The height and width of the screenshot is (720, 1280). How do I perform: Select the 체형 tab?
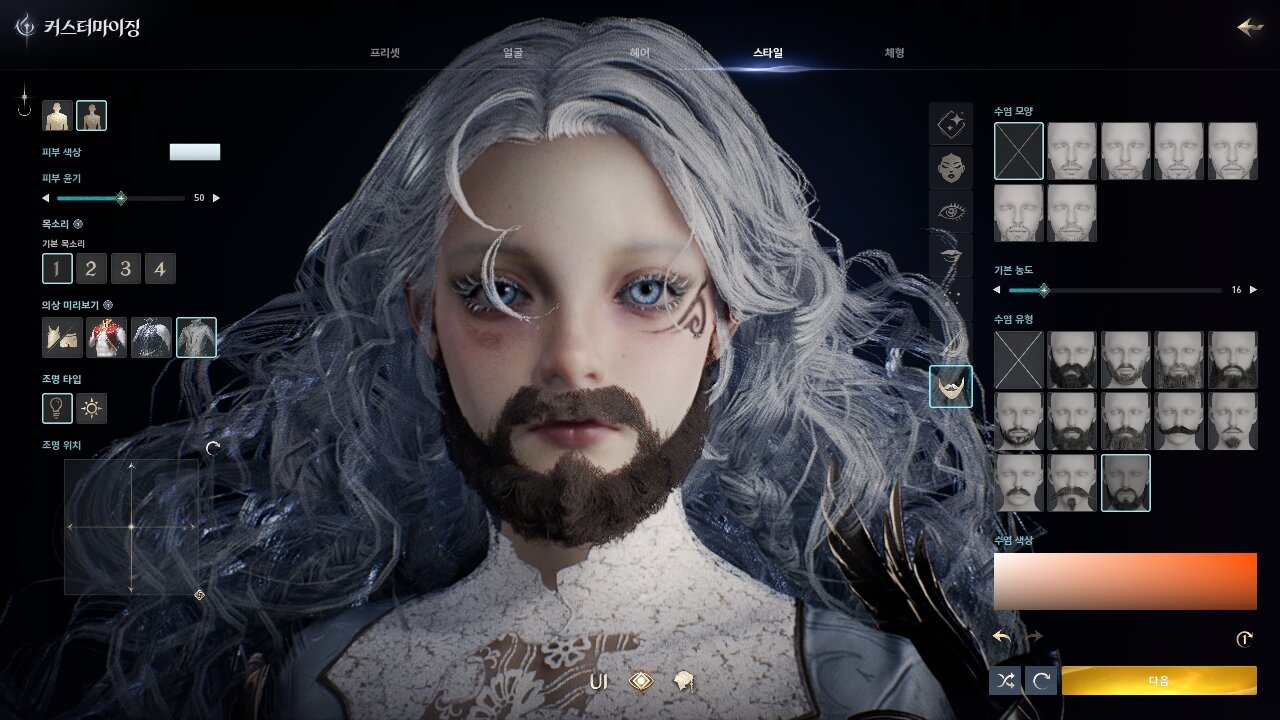894,53
